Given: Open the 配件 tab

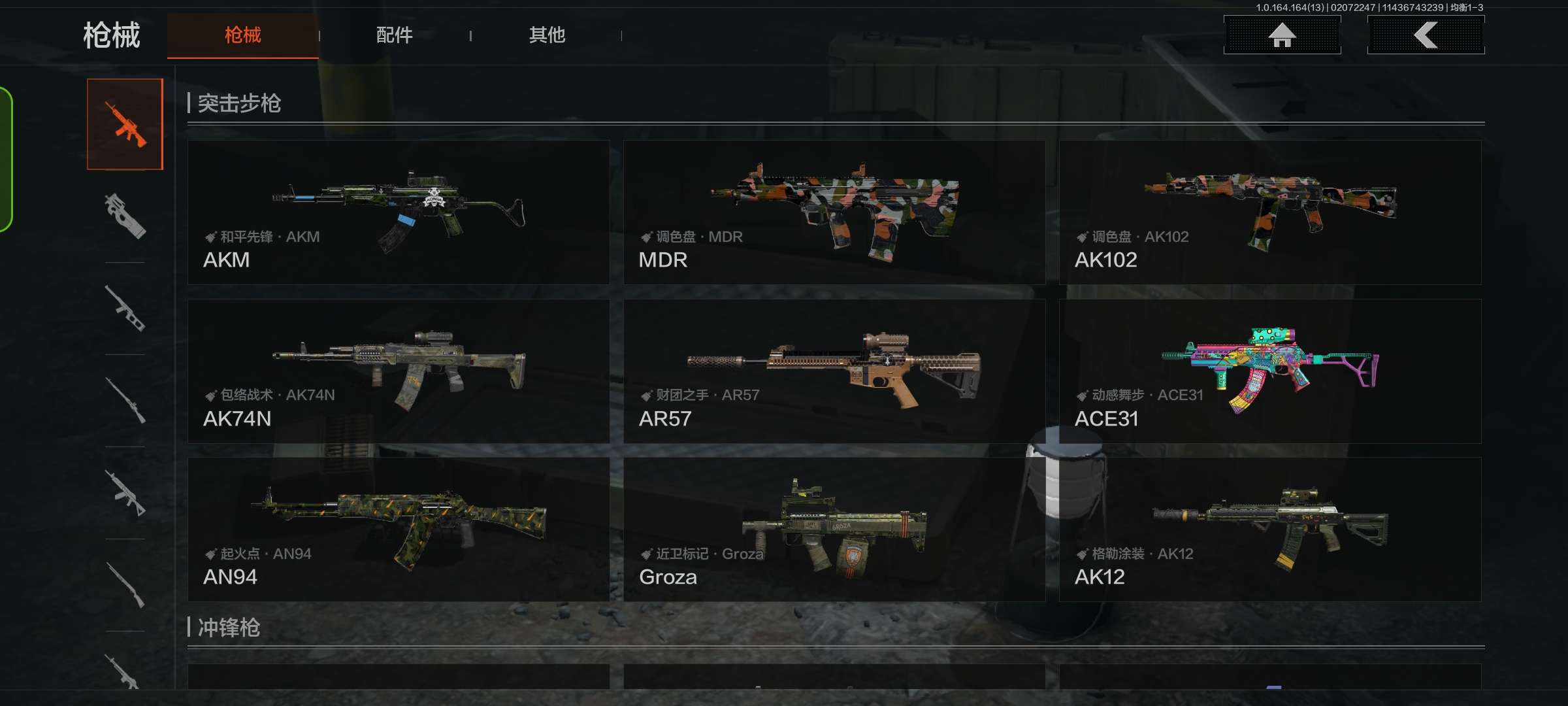Looking at the screenshot, I should click(394, 35).
